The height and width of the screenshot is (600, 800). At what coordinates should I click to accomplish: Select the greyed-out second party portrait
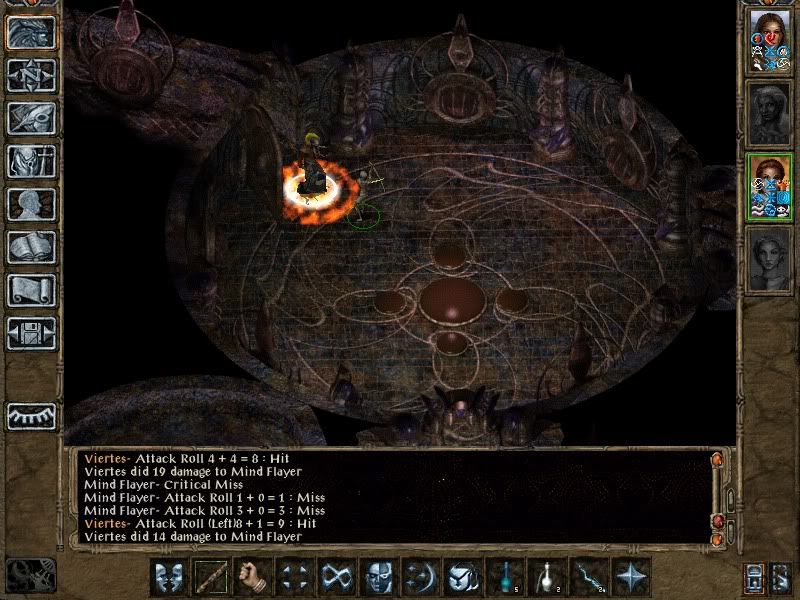(x=769, y=113)
